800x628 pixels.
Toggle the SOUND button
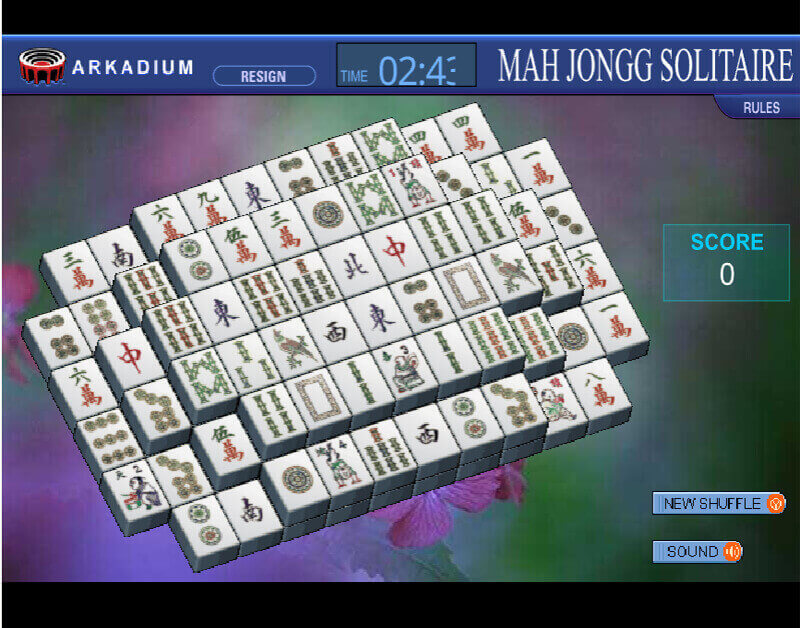(x=697, y=551)
